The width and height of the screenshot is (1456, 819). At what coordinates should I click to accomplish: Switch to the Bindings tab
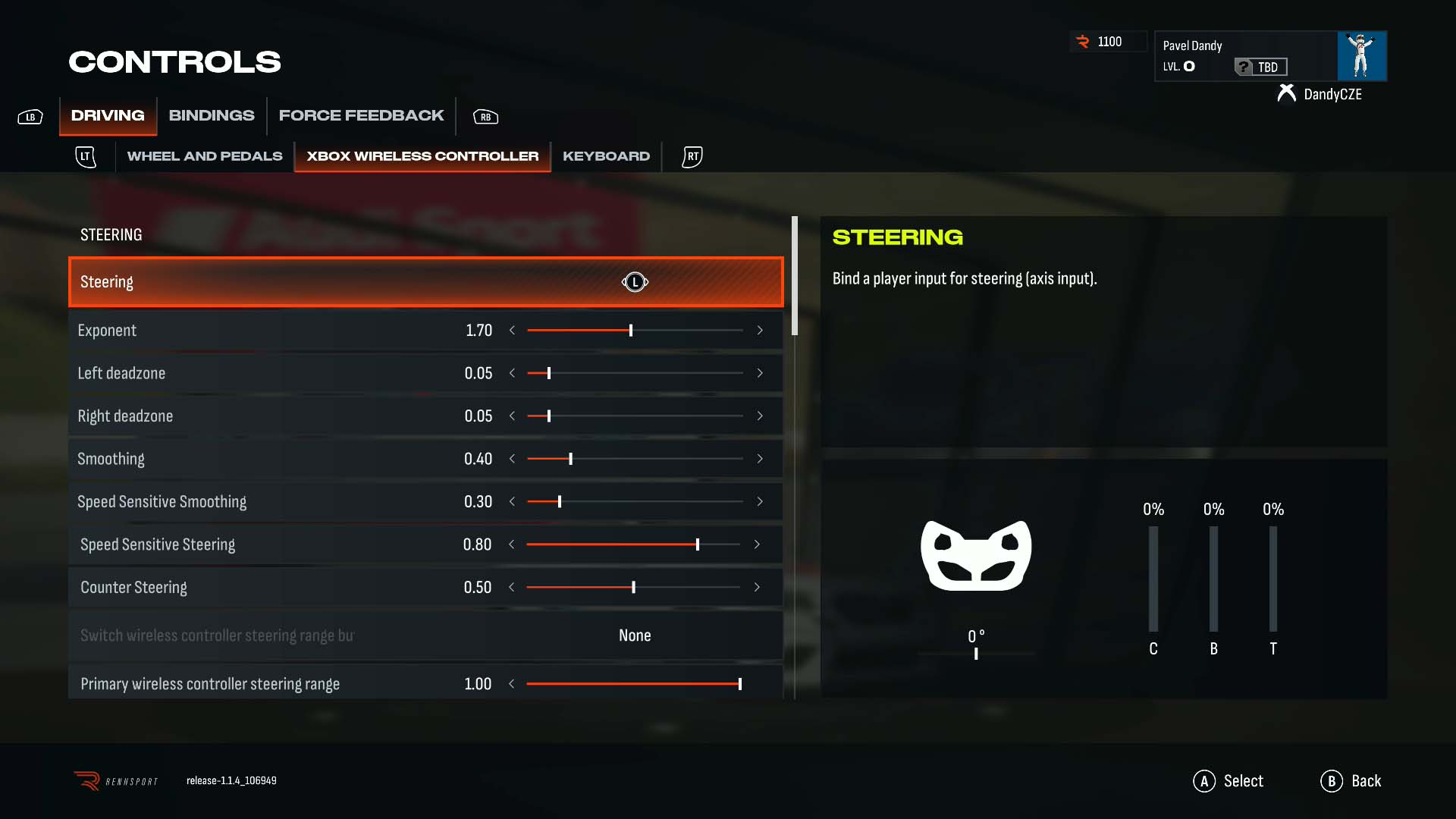(x=211, y=115)
